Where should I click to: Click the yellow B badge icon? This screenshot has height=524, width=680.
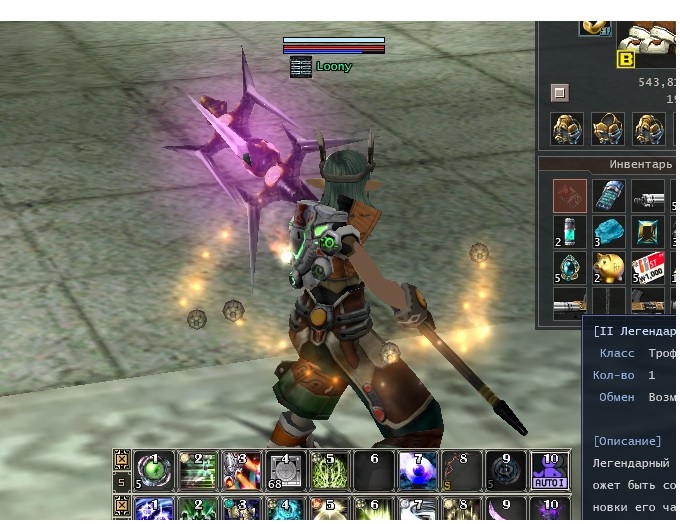[626, 59]
